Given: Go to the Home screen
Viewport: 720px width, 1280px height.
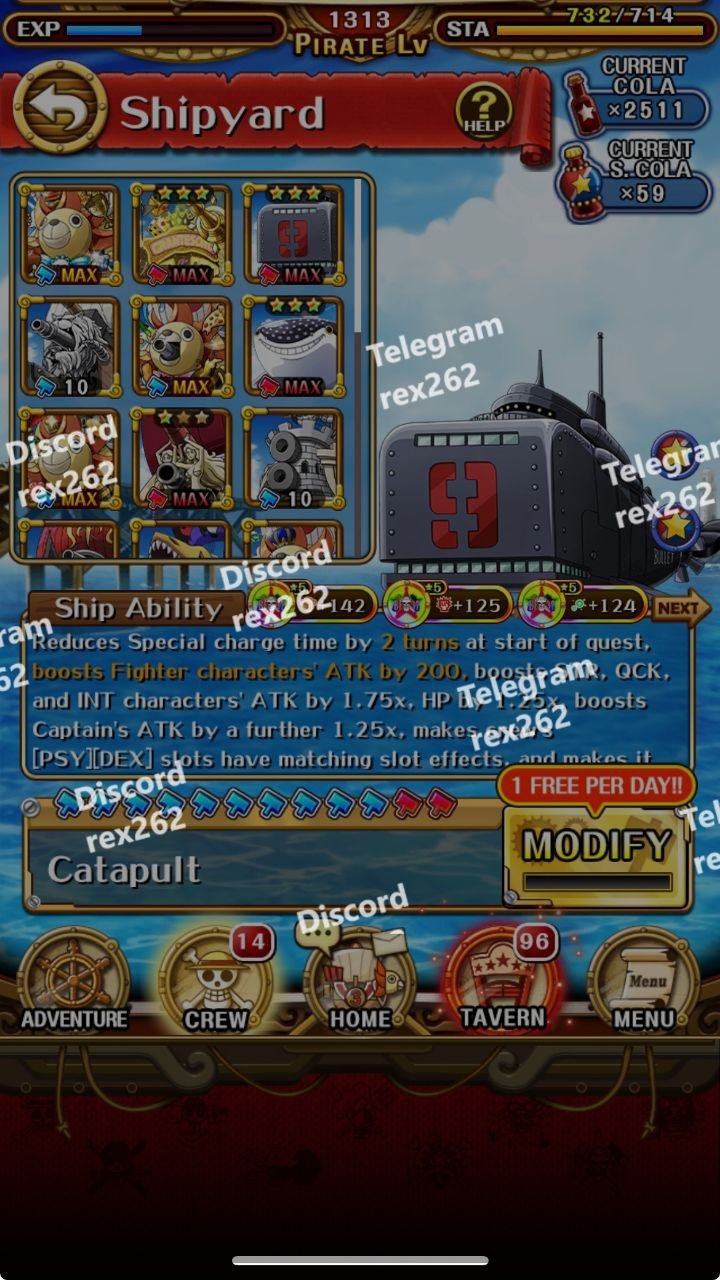Looking at the screenshot, I should (360, 982).
